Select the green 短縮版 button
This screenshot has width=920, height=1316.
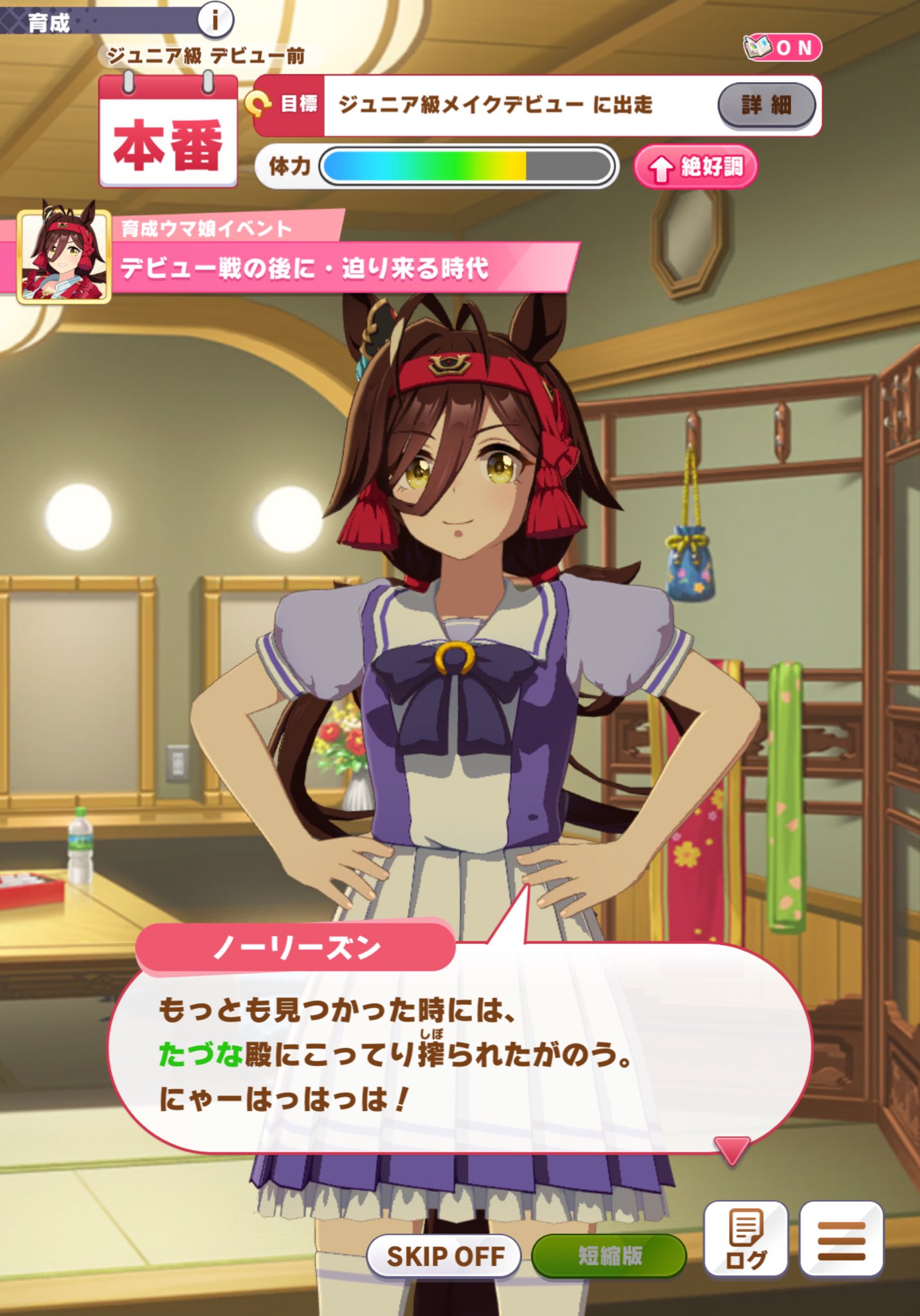[x=609, y=1255]
